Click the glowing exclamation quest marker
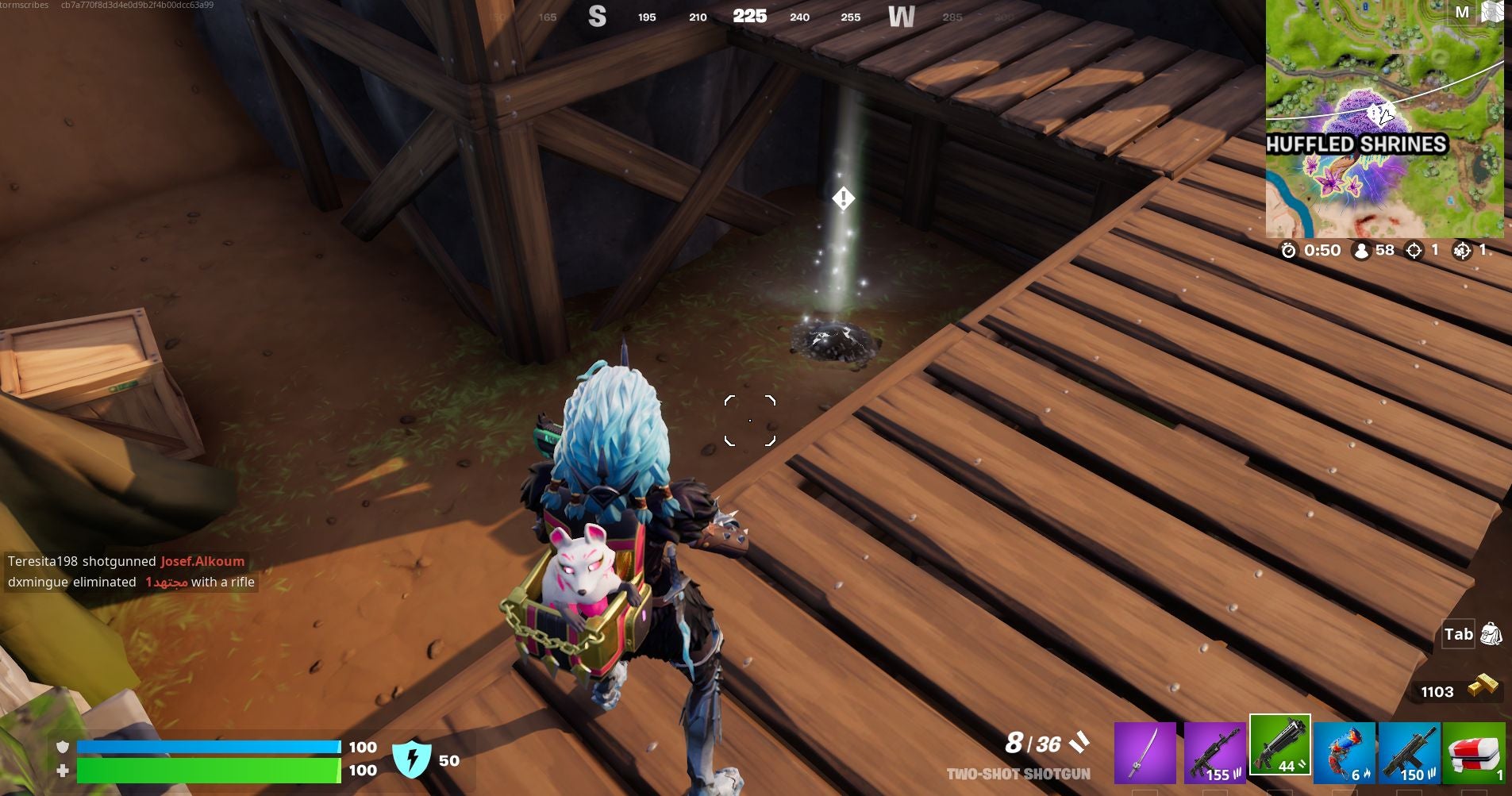Screen dimensions: 1512x796 click(x=842, y=198)
